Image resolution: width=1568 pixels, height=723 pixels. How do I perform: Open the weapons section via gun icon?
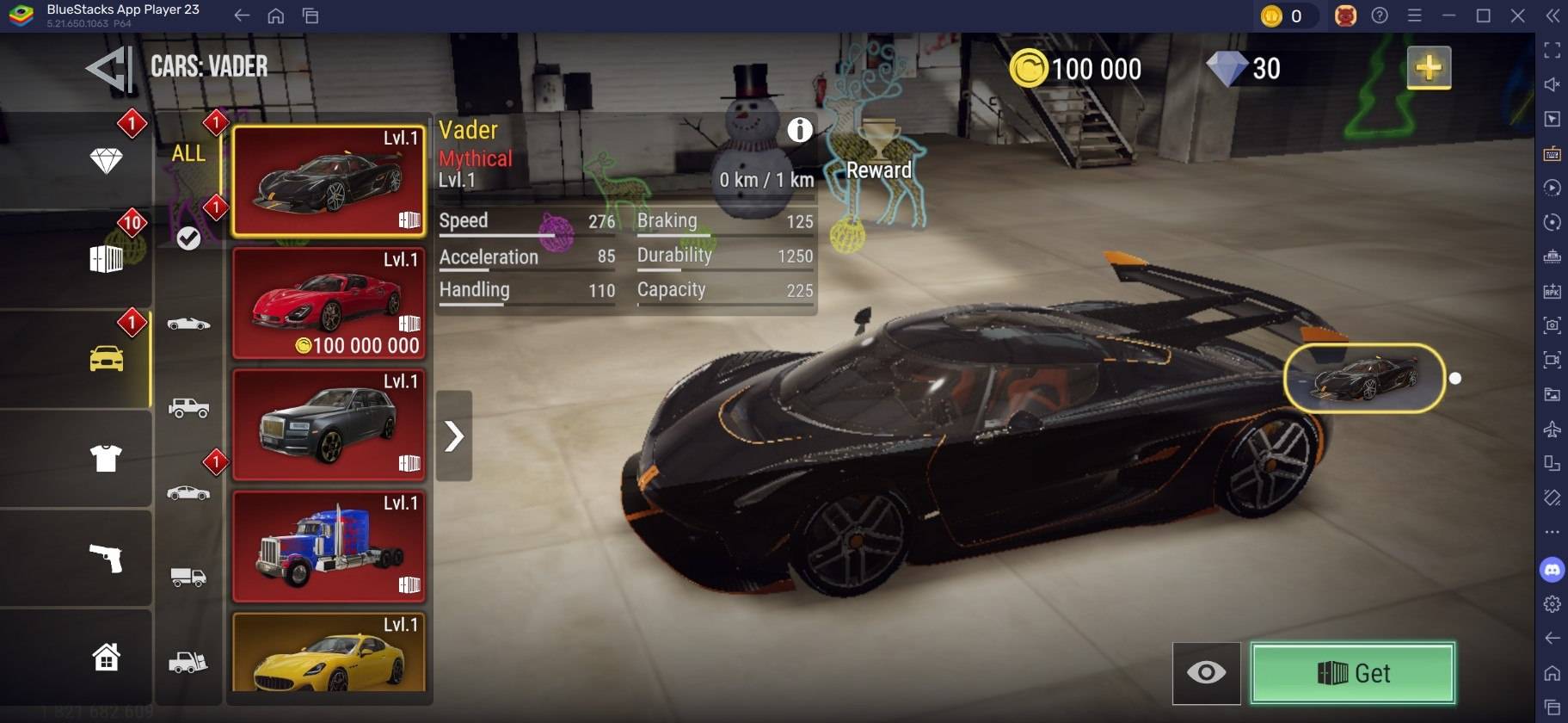[x=105, y=558]
